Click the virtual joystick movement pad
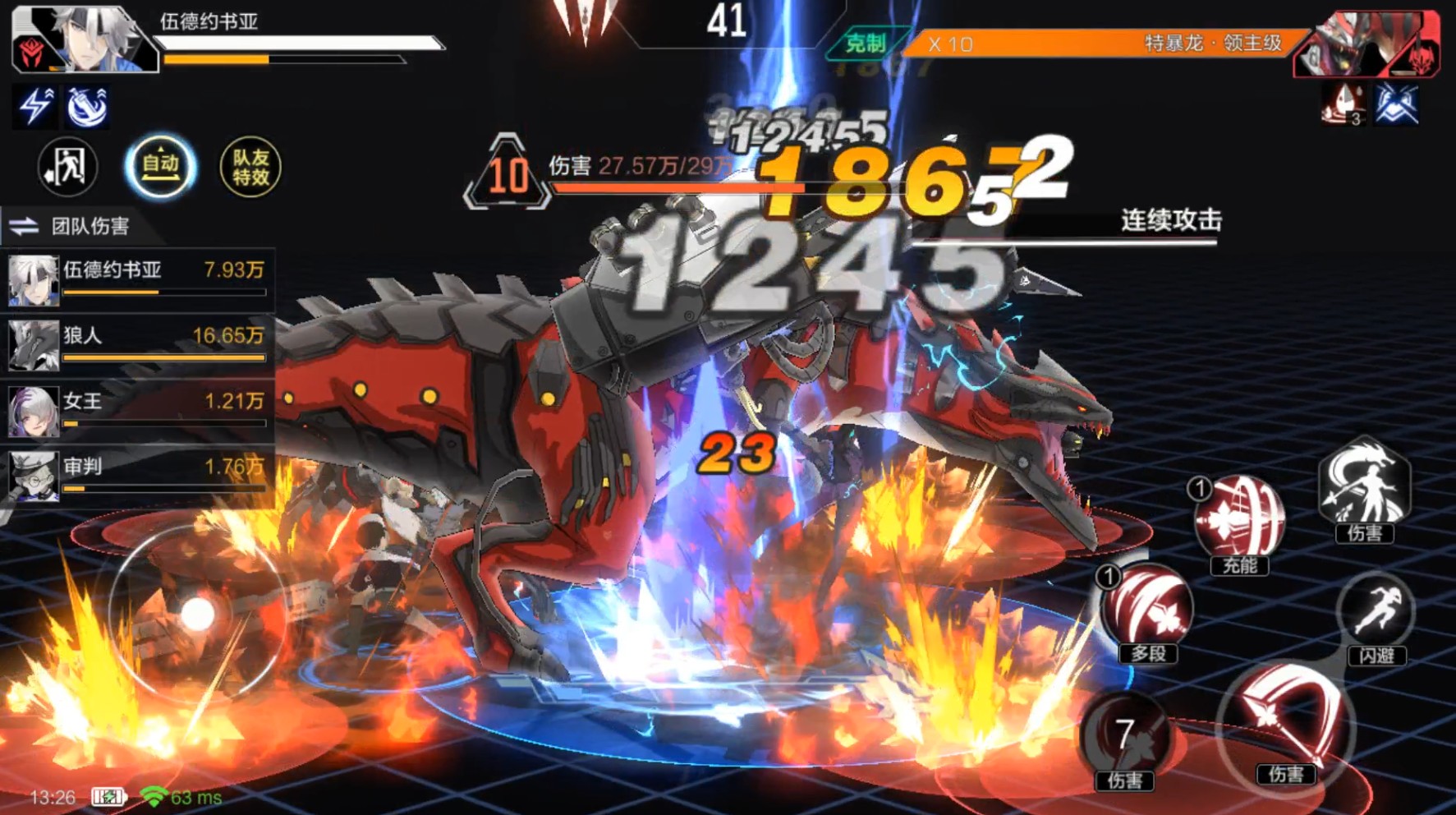The width and height of the screenshot is (1456, 815). [197, 614]
